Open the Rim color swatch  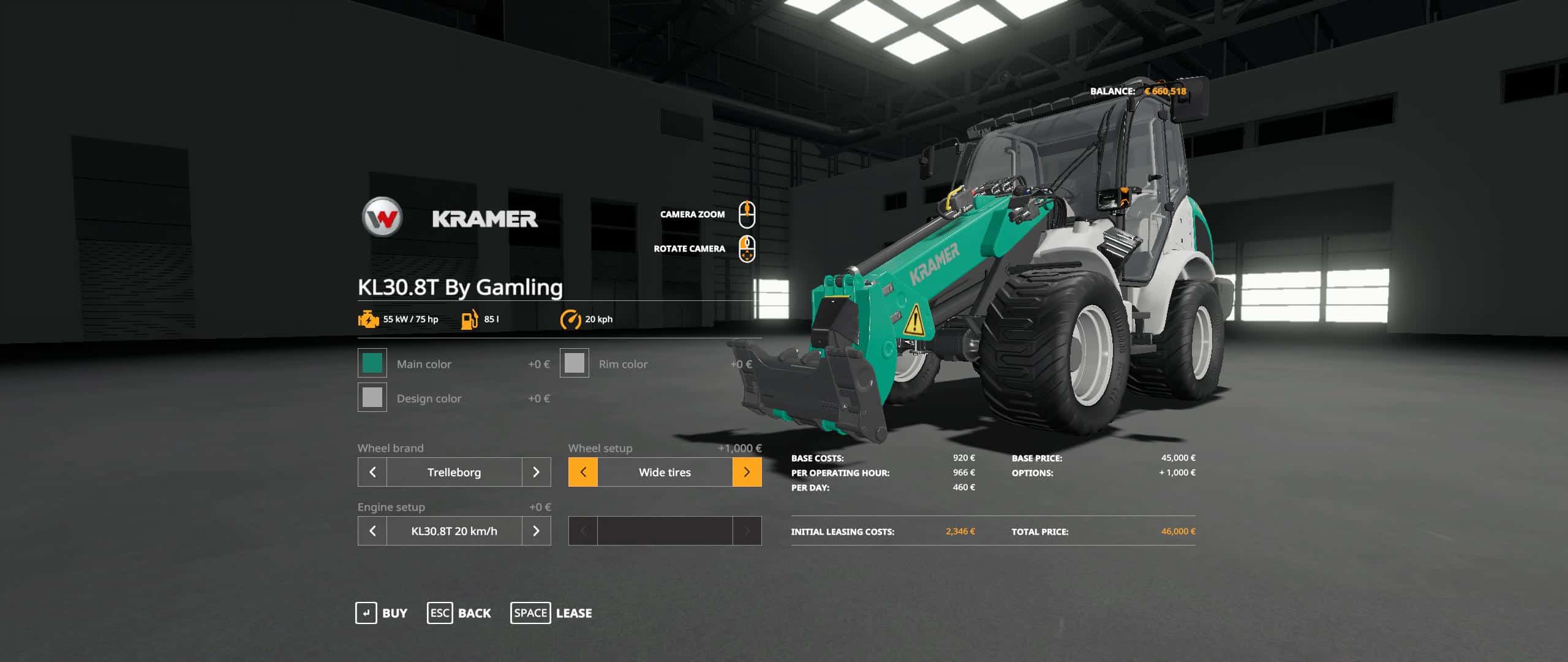[x=574, y=363]
